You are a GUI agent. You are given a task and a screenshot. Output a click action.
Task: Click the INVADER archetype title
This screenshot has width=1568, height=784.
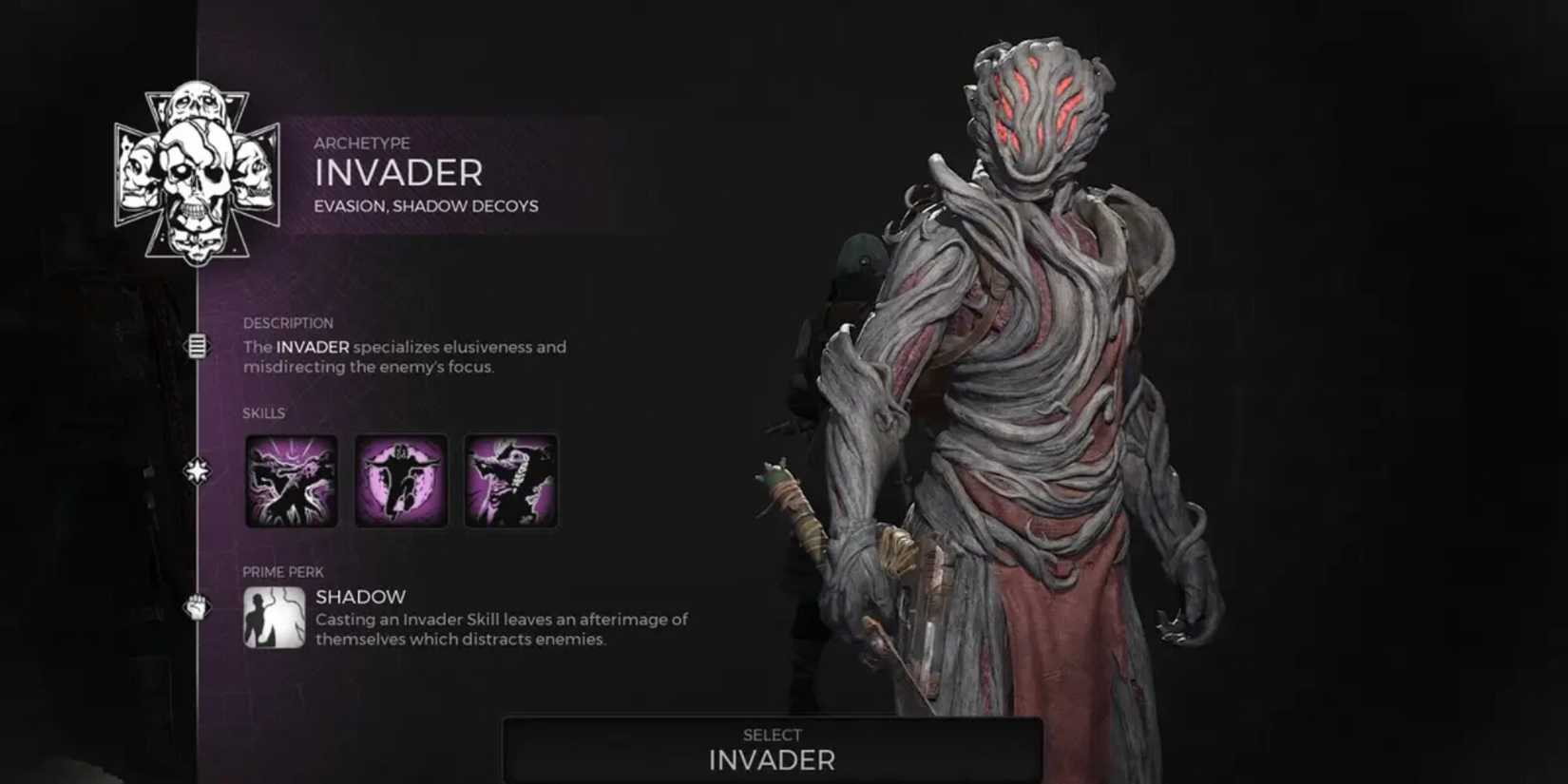[x=398, y=174]
